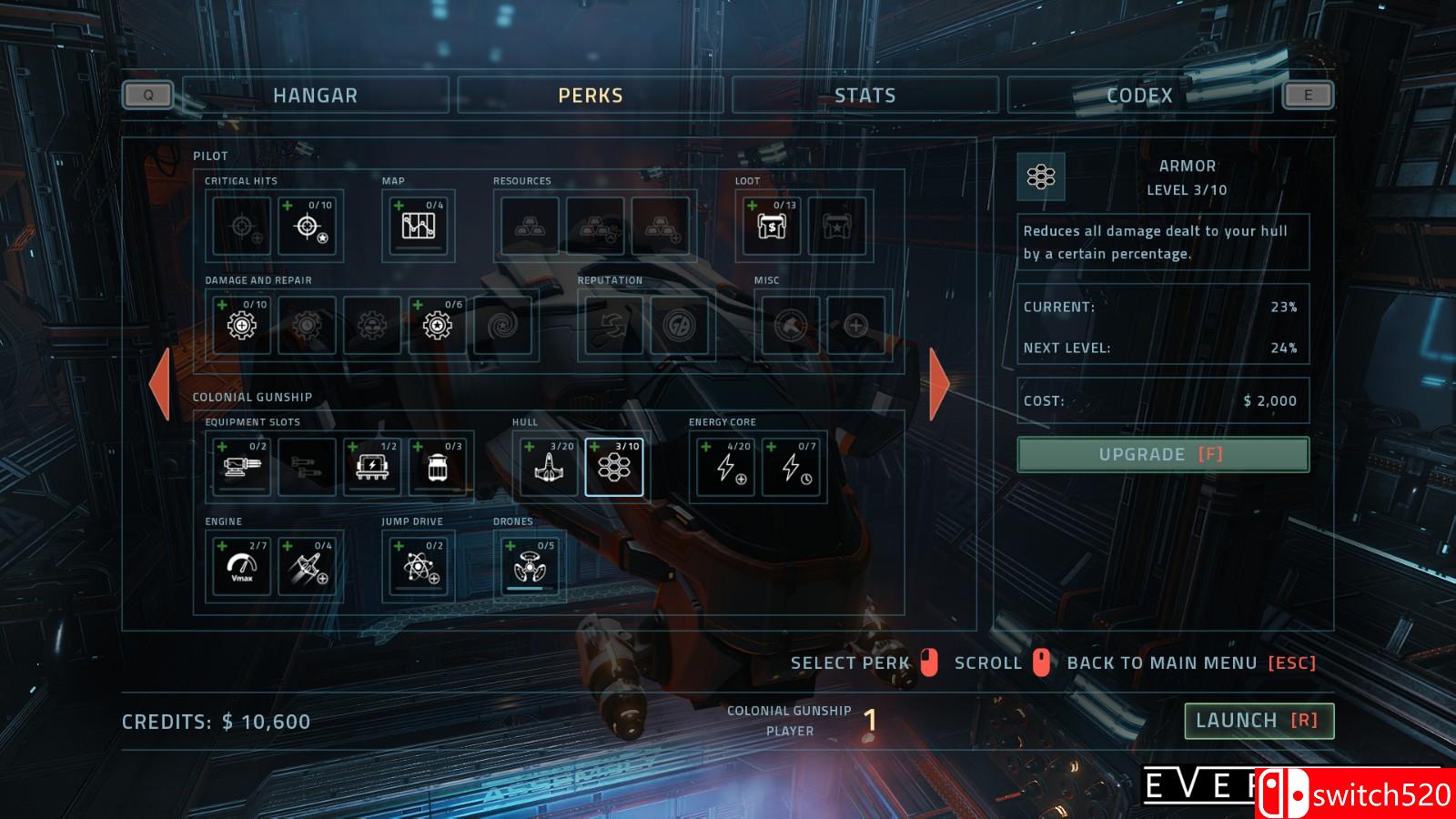Select the Armor honeycomb hull perk
Viewport: 1456px width, 819px height.
pos(614,467)
